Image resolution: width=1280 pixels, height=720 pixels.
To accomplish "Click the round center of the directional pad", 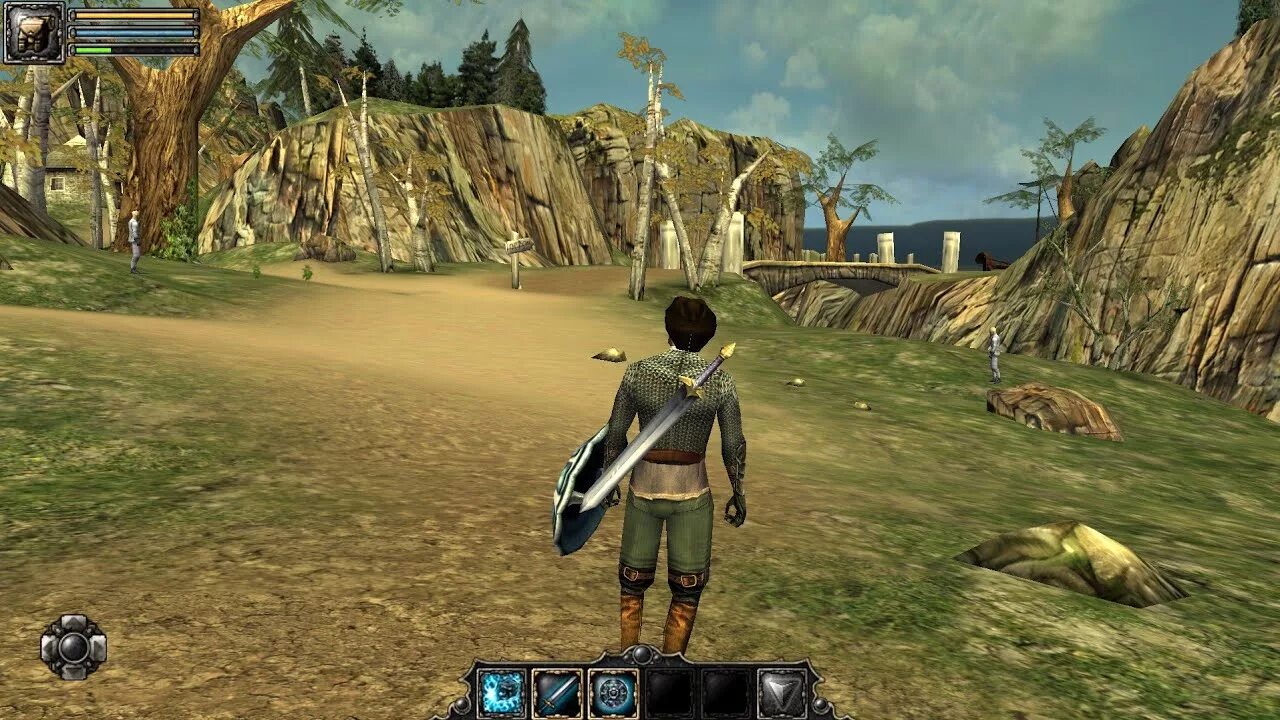I will (x=73, y=648).
